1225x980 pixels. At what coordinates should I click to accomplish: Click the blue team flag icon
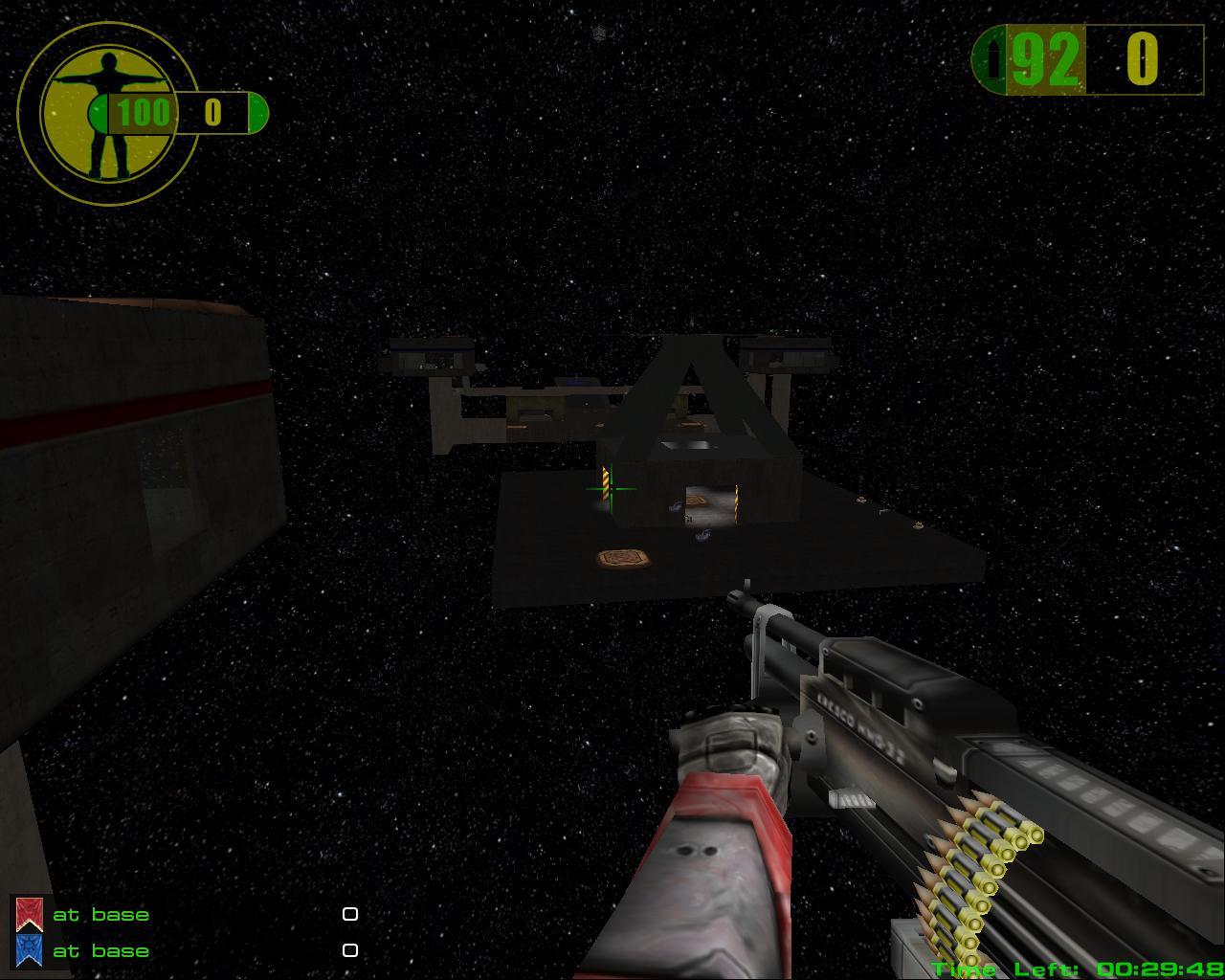pos(30,950)
